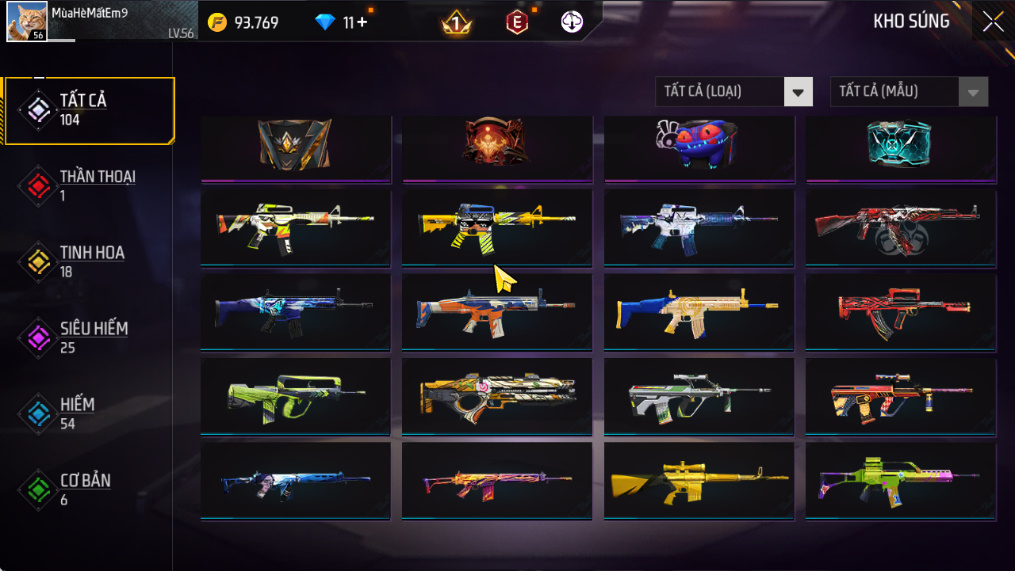Expand the Tất Cả (Mẫu) dropdown
Viewport: 1015px width, 571px height.
point(908,92)
